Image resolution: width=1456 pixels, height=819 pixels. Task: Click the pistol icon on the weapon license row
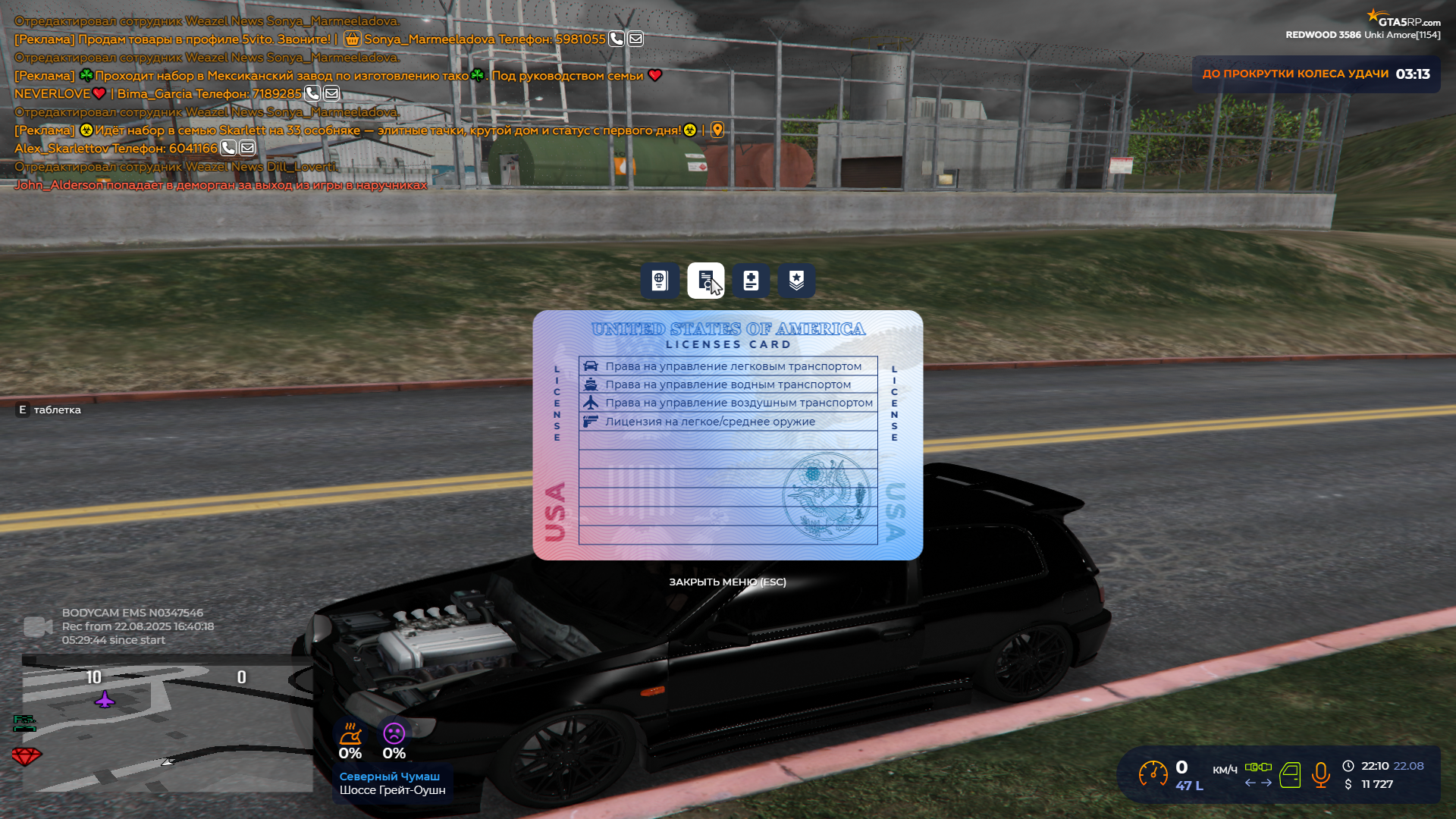coord(591,421)
